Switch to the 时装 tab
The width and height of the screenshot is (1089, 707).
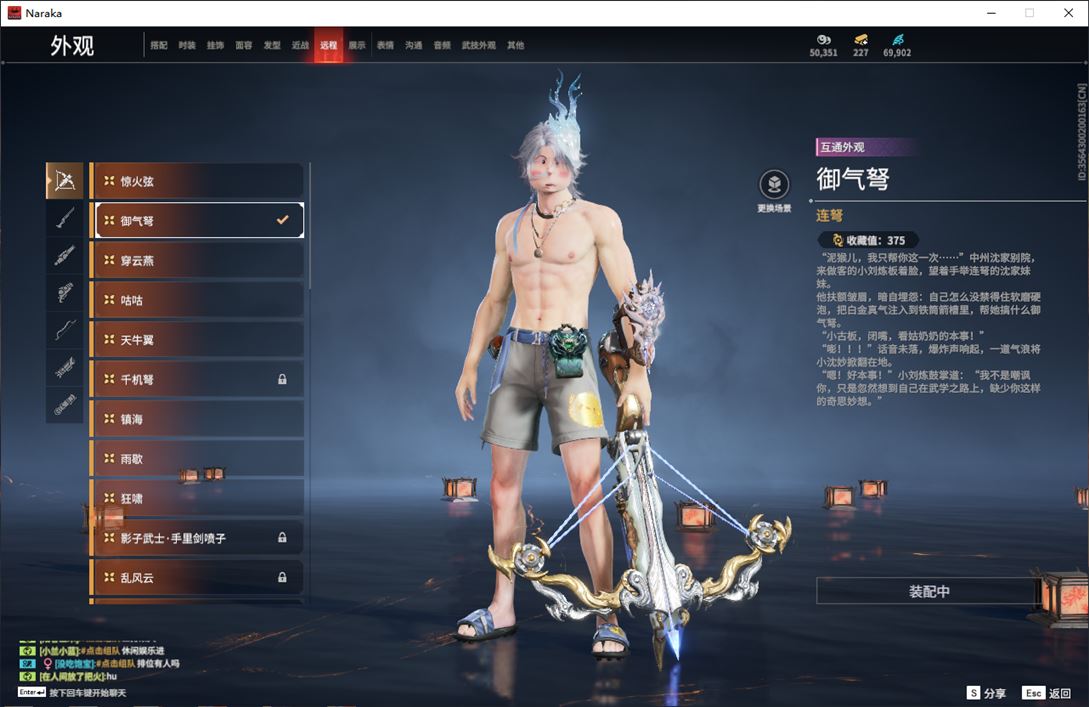click(x=187, y=45)
